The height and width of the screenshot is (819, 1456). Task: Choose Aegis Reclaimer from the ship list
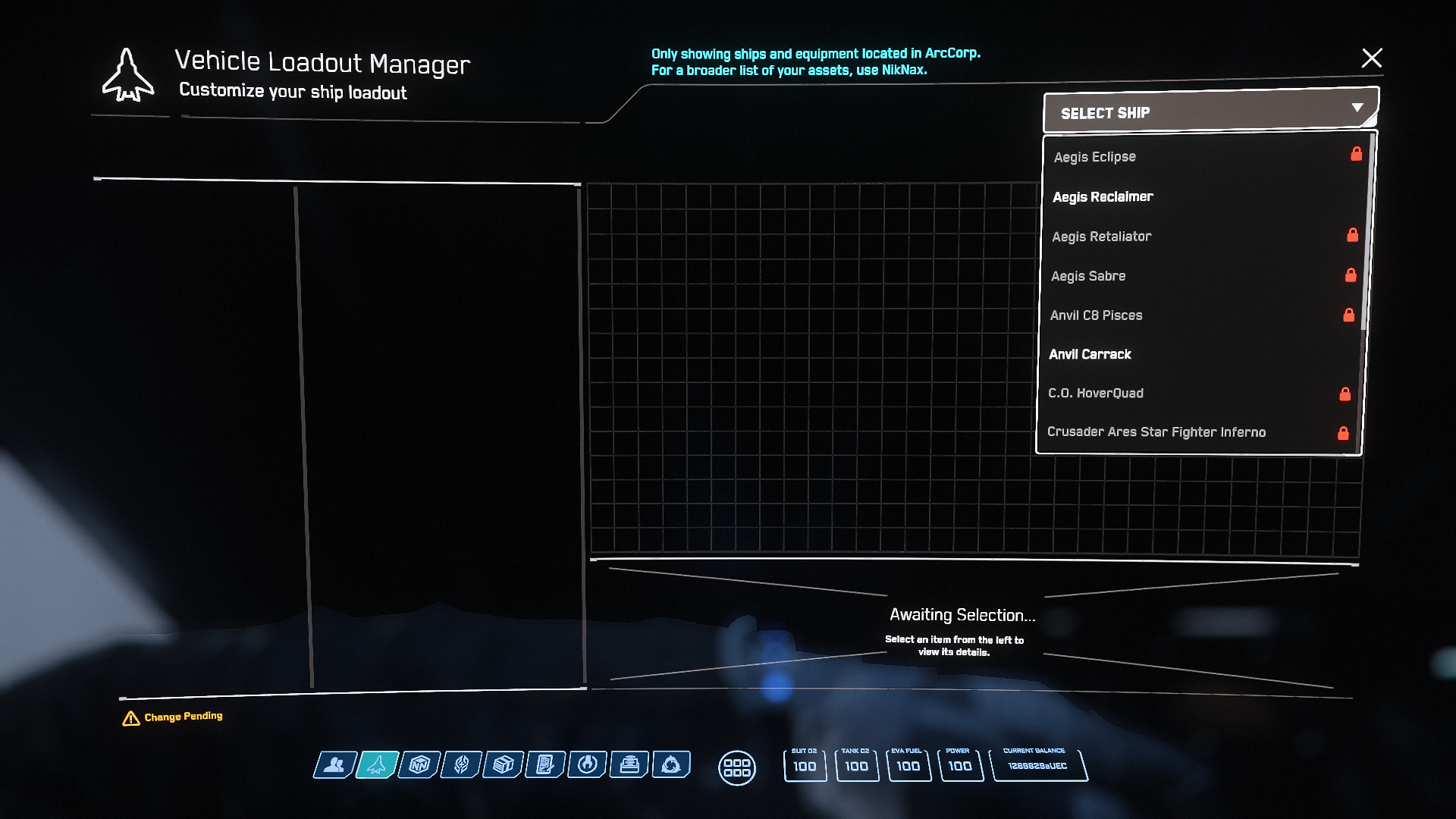(x=1103, y=197)
